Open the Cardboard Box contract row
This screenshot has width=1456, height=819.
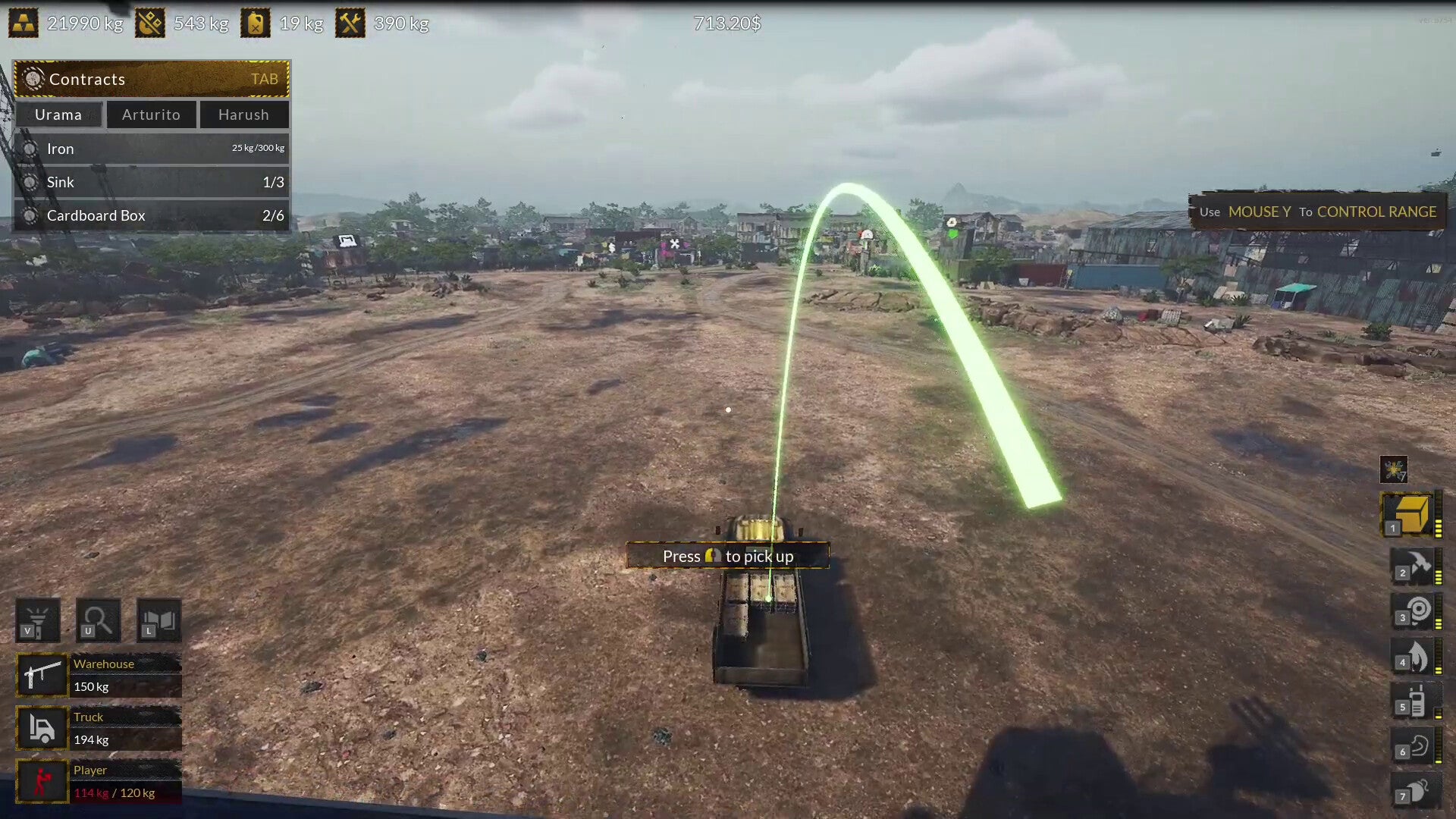(152, 215)
